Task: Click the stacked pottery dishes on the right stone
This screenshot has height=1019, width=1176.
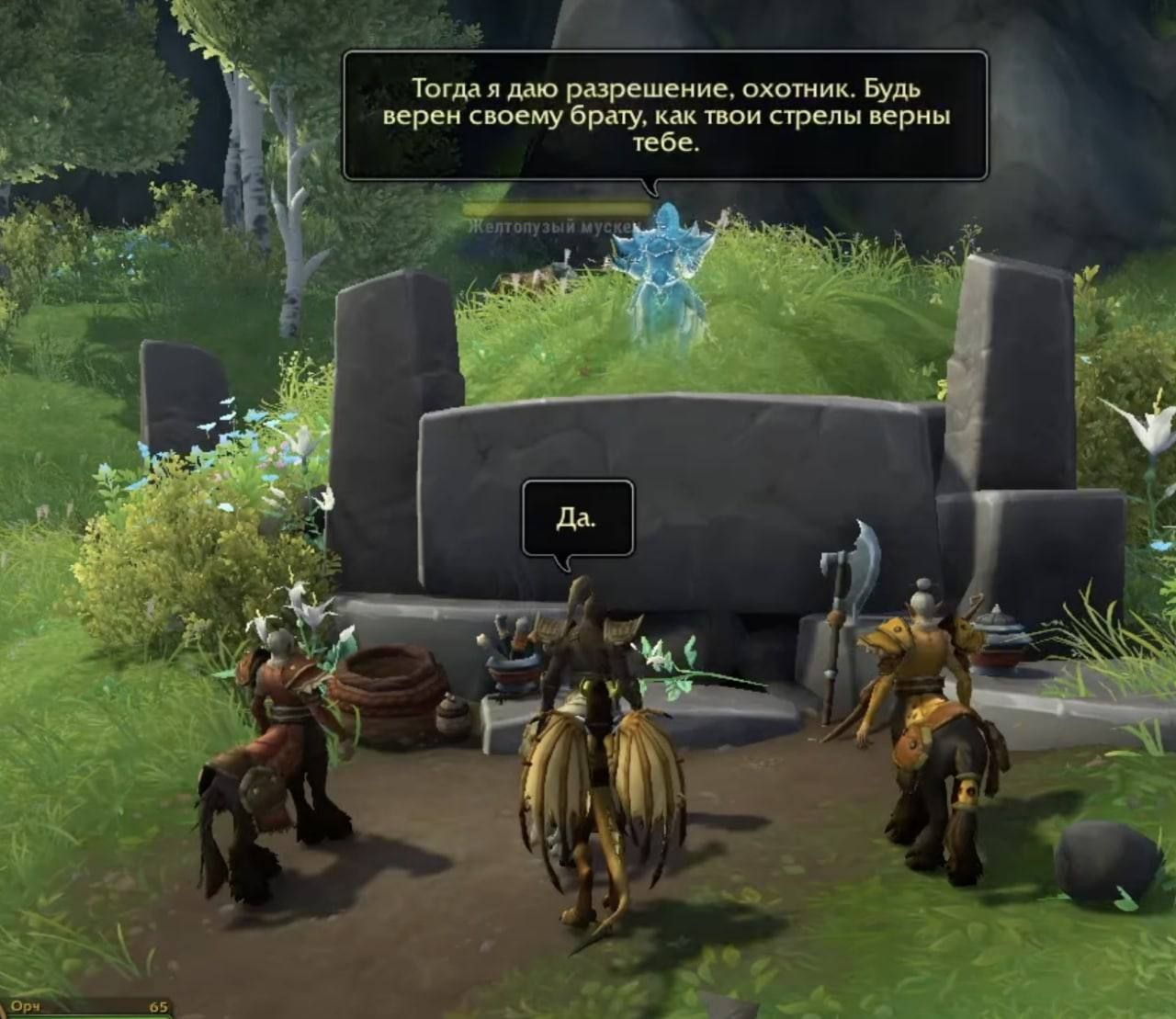Action: tap(997, 634)
